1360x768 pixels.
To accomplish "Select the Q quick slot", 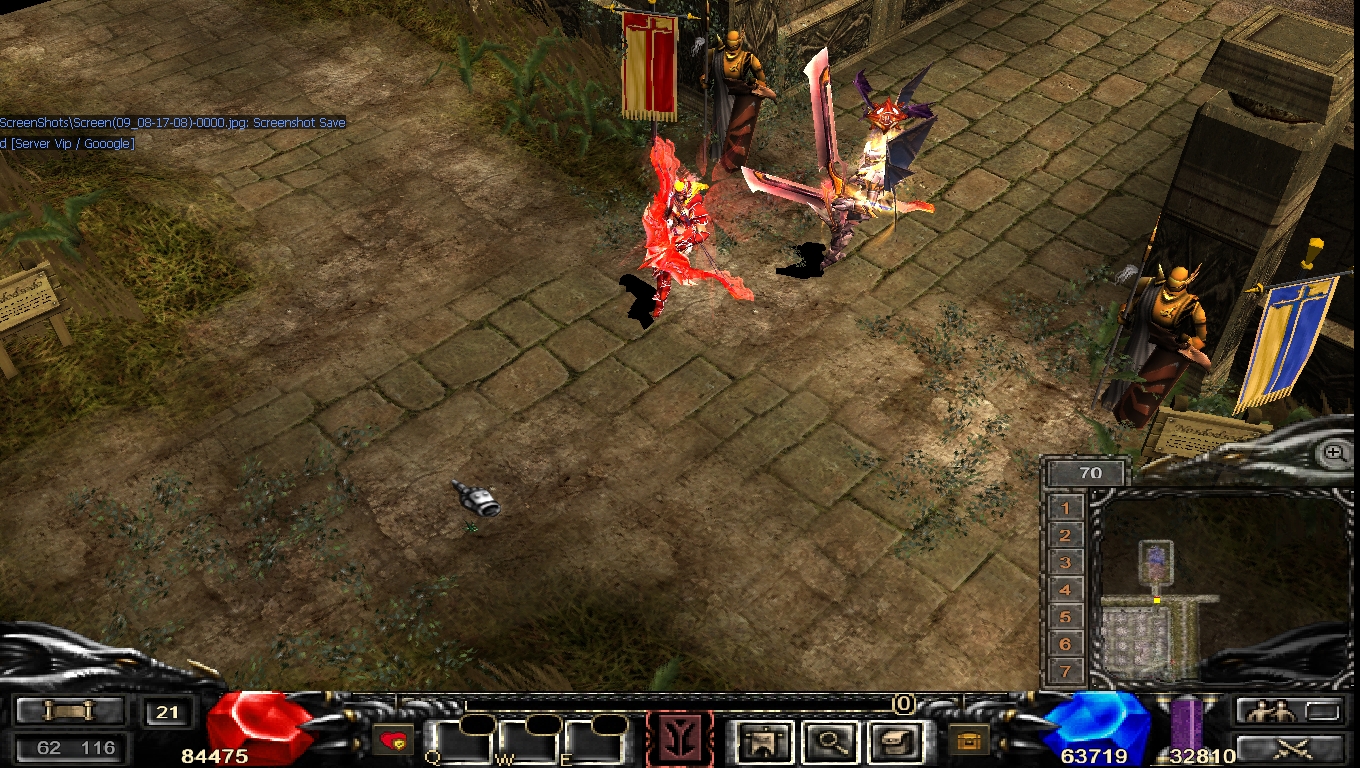I will (x=461, y=743).
